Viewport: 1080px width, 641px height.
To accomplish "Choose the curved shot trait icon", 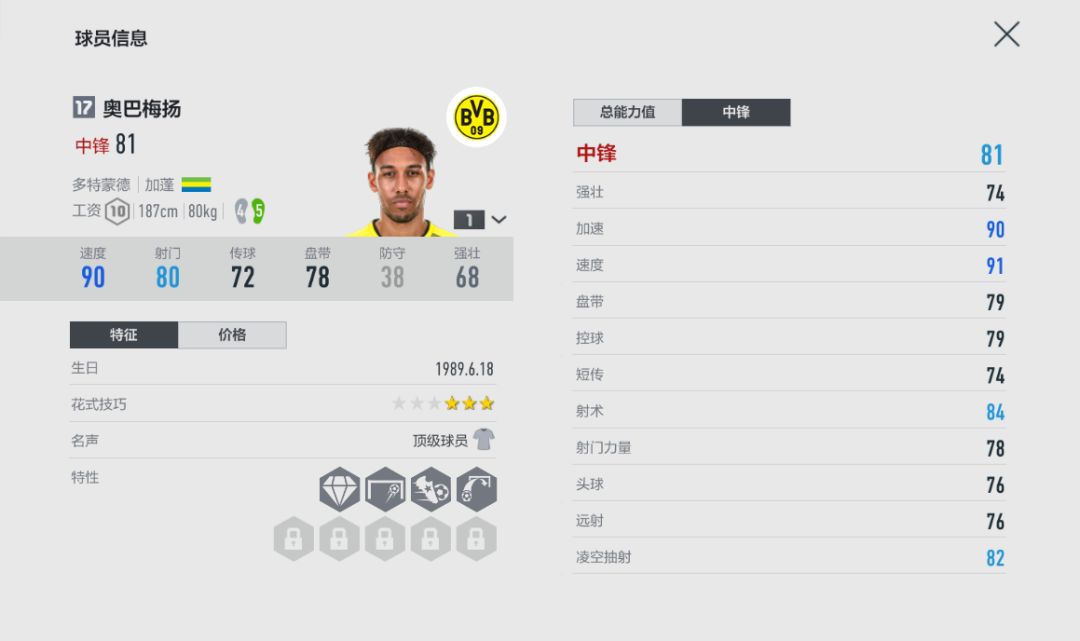I will coord(476,489).
